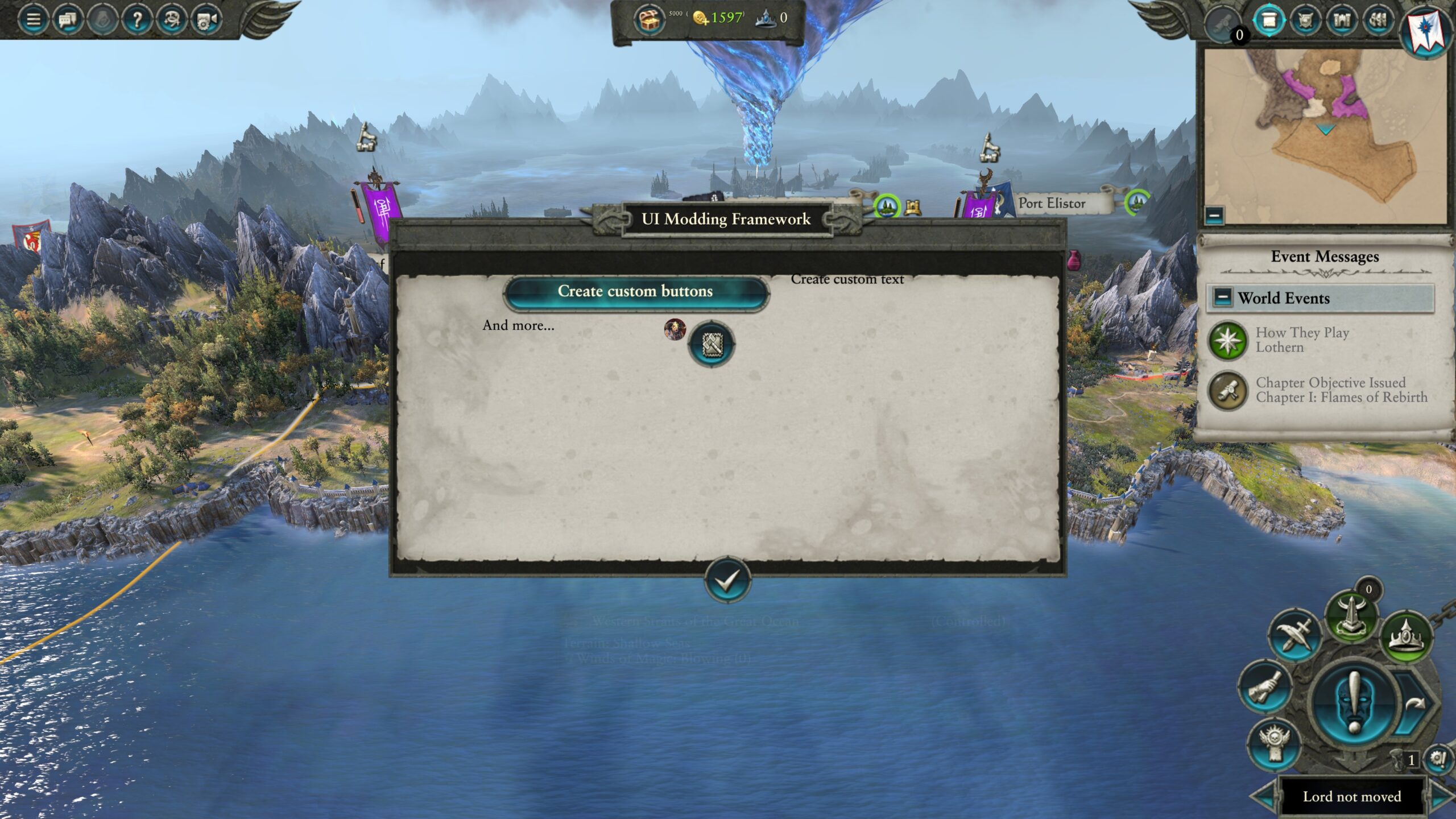Image resolution: width=1456 pixels, height=819 pixels.
Task: Skip ahead with the curved arrow end-turn button
Action: pos(1416,705)
